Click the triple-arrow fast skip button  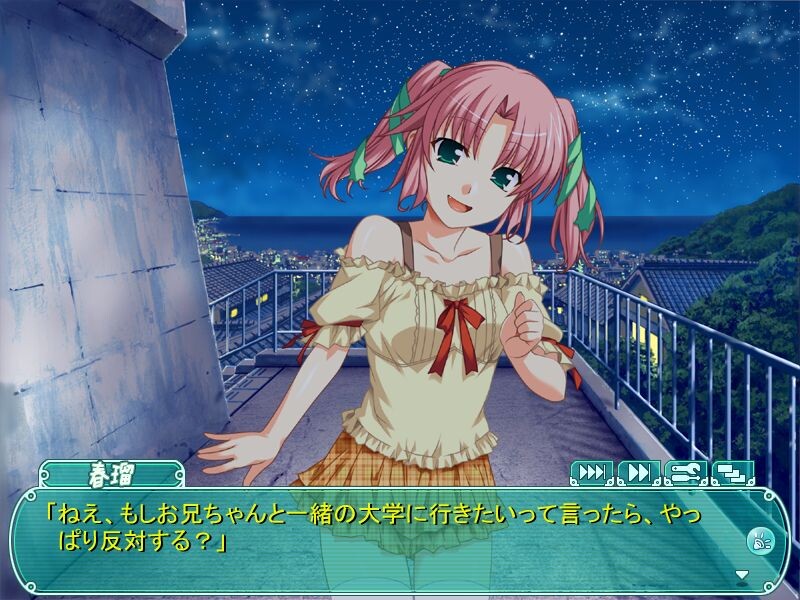coord(592,472)
